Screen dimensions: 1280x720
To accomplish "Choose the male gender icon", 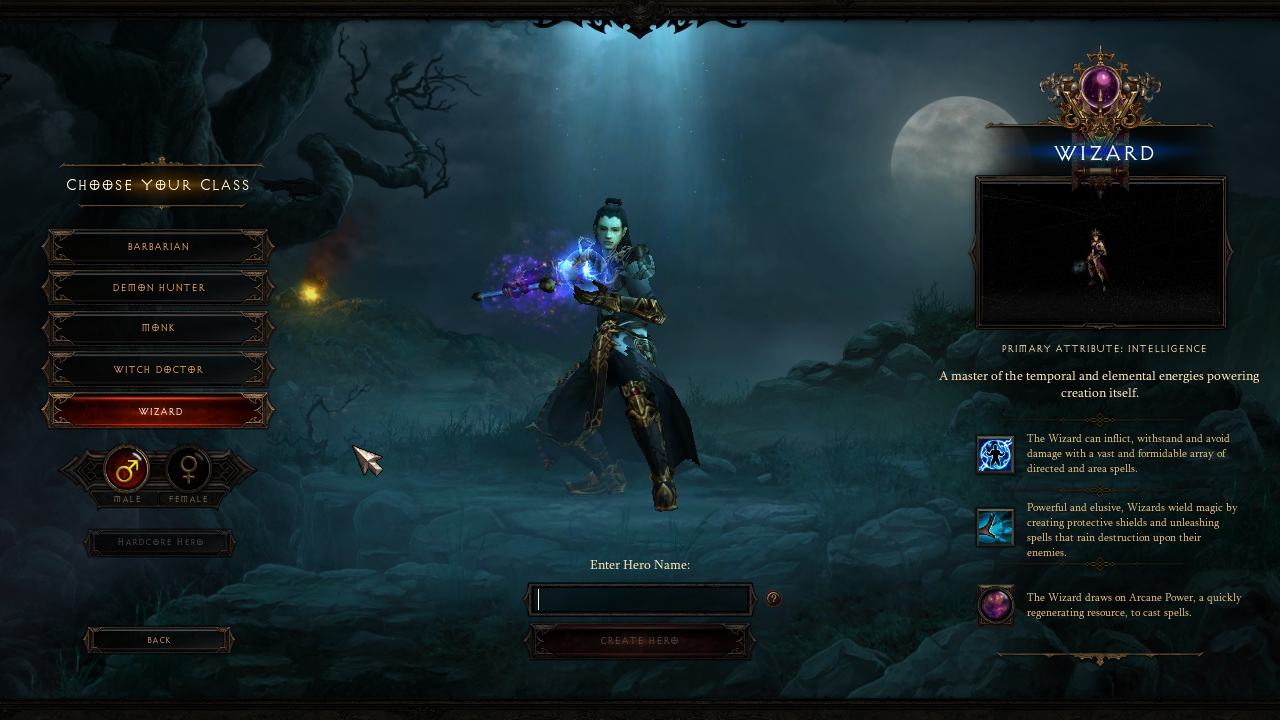I will (x=127, y=469).
